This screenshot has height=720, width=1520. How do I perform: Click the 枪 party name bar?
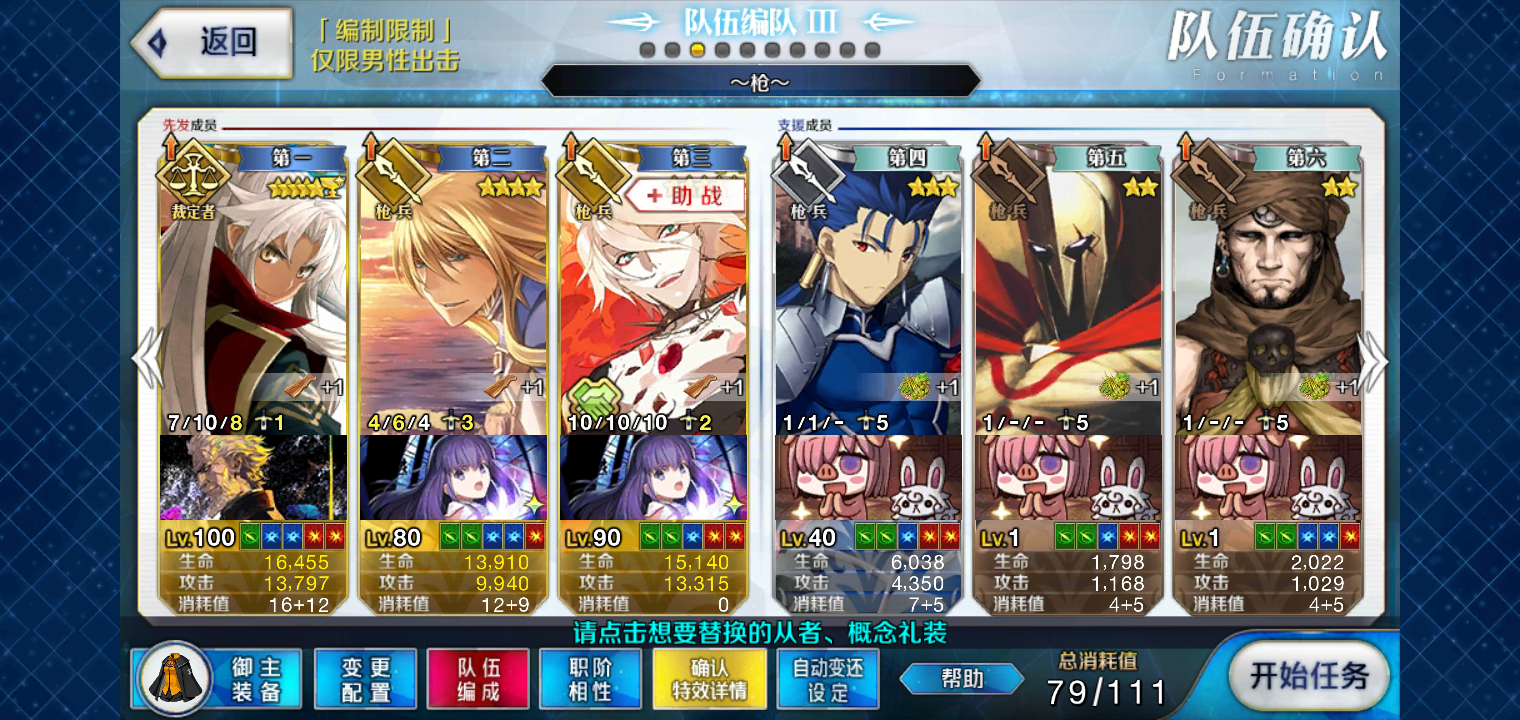pos(760,81)
